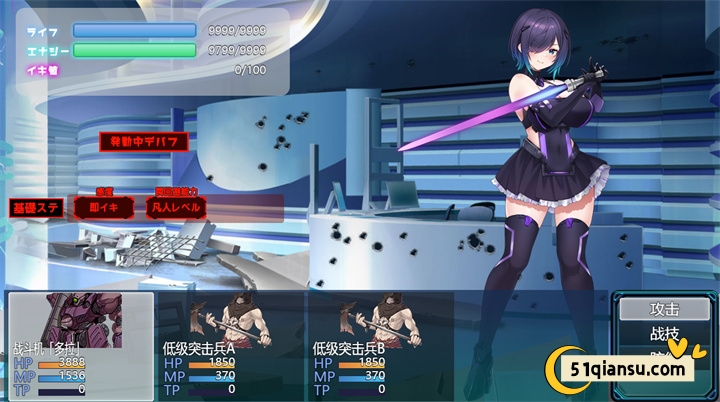Select the 低级突击兵A unit panel

pos(231,345)
